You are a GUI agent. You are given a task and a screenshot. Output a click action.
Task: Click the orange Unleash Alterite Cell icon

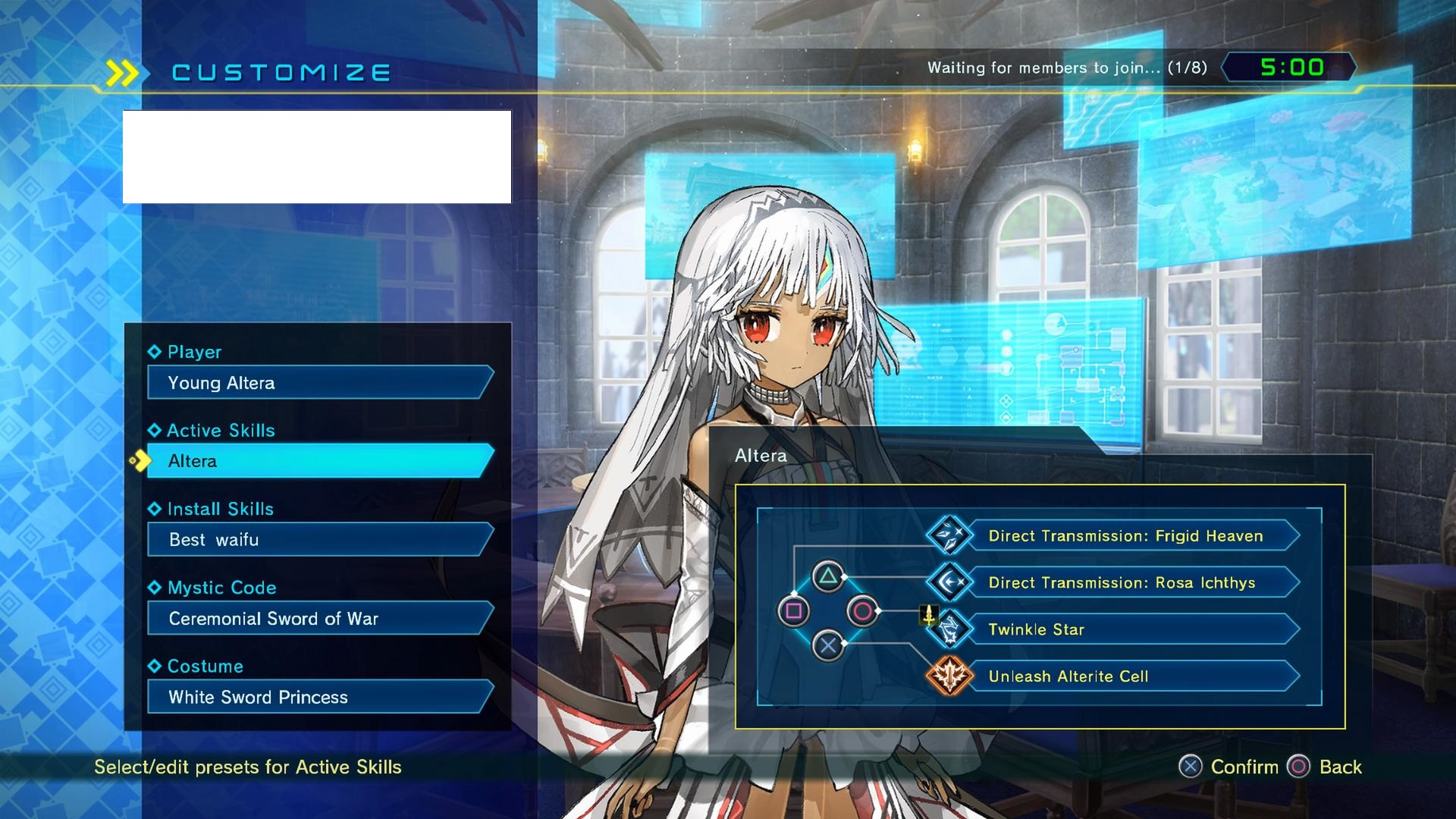[949, 676]
